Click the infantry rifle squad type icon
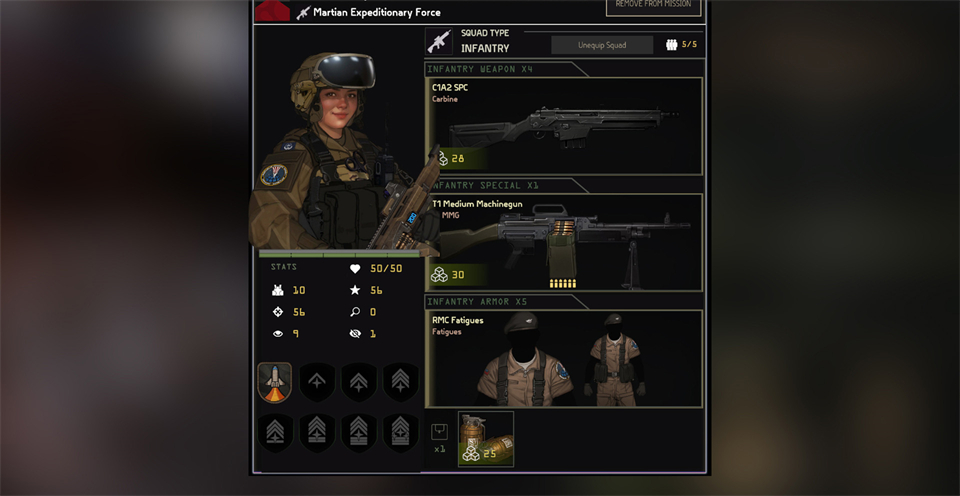960x496 pixels. coord(439,41)
